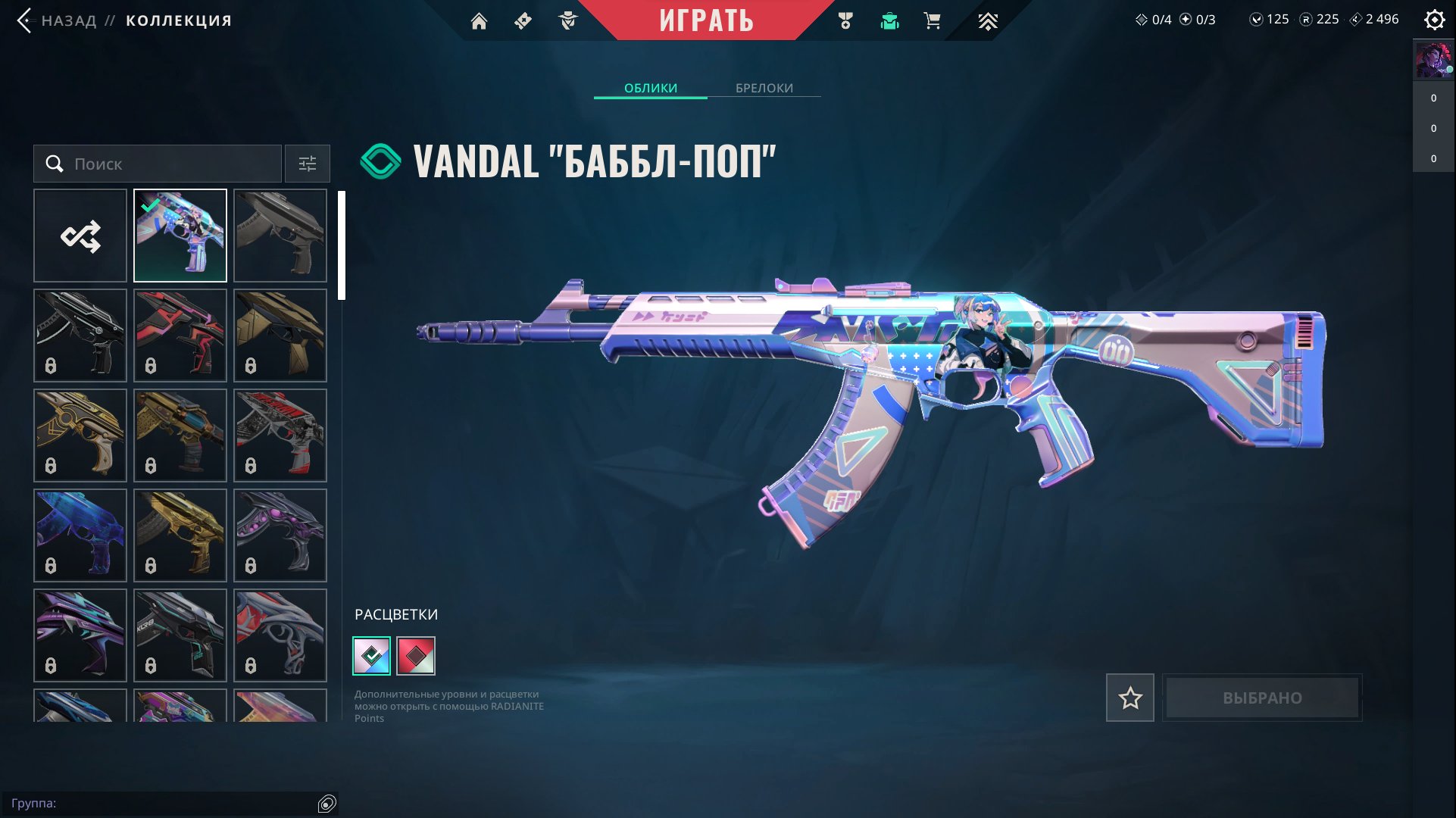1456x818 pixels.
Task: Go back using the НАЗАД arrow
Action: (24, 20)
